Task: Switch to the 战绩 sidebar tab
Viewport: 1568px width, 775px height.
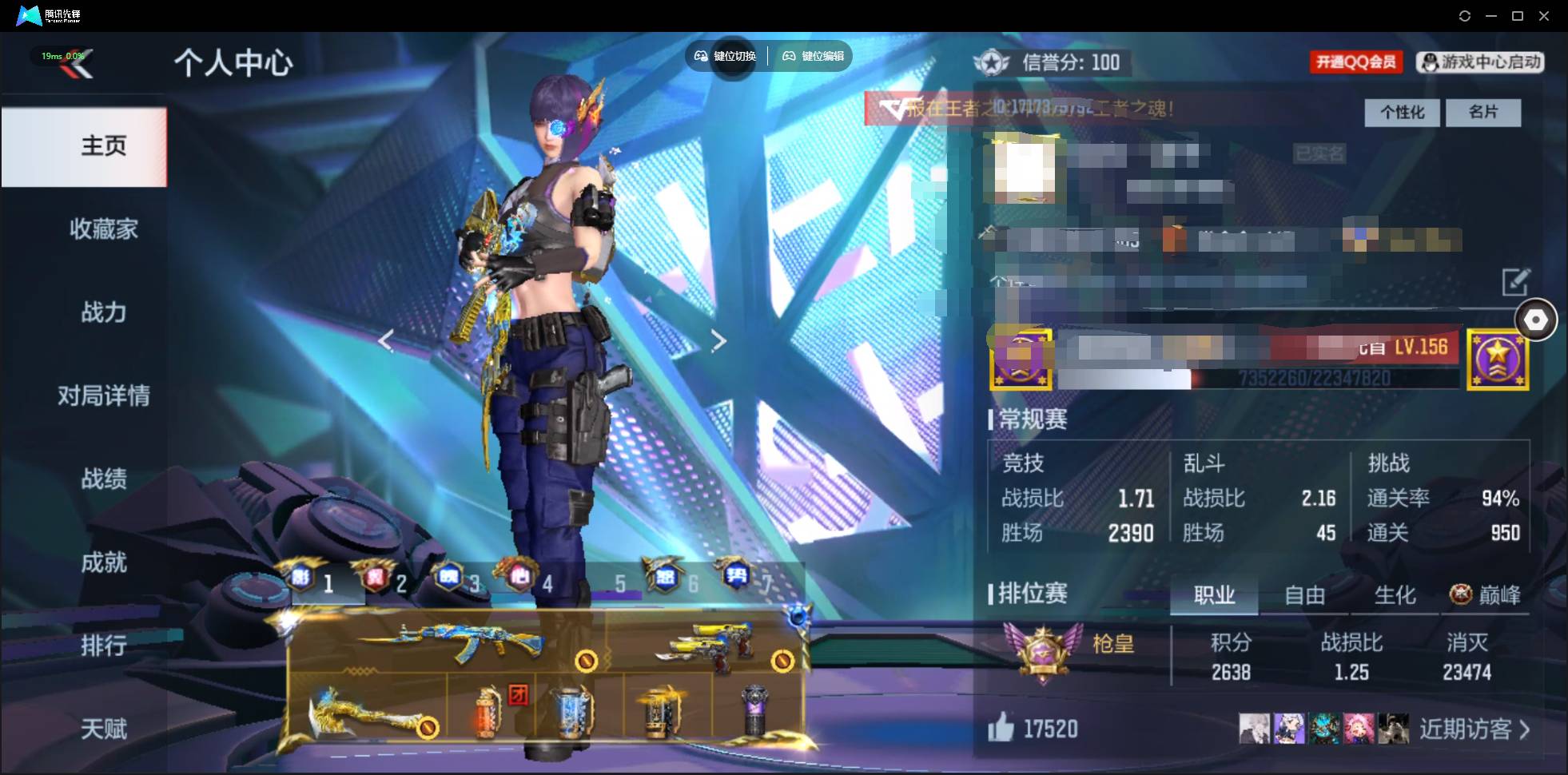Action: tap(104, 479)
